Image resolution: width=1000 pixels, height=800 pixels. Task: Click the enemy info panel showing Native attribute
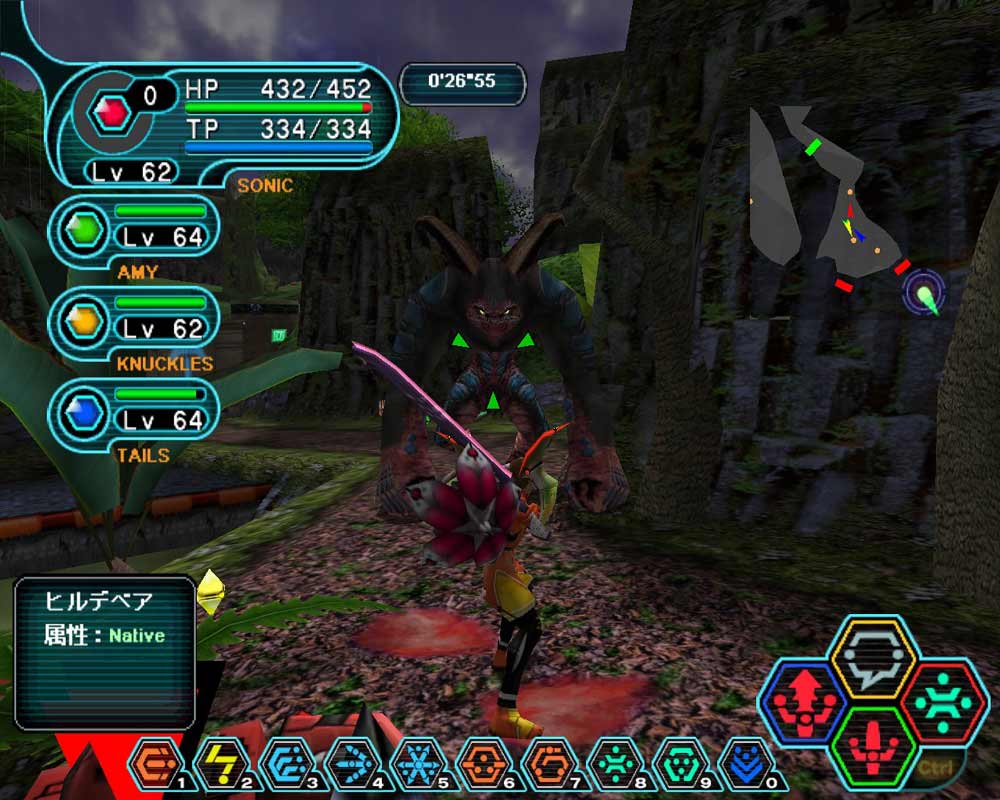[104, 651]
